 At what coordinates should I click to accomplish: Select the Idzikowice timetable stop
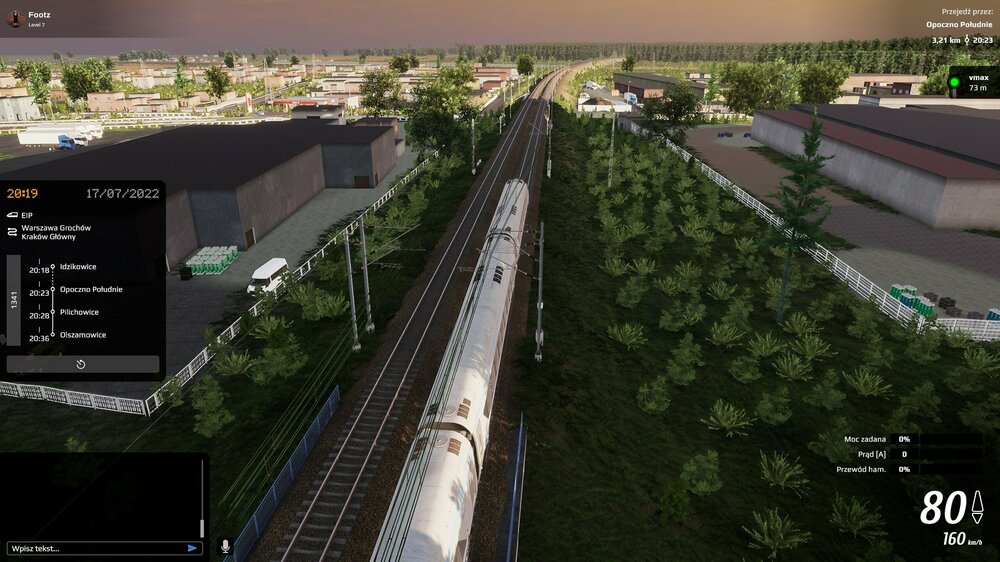pos(78,267)
